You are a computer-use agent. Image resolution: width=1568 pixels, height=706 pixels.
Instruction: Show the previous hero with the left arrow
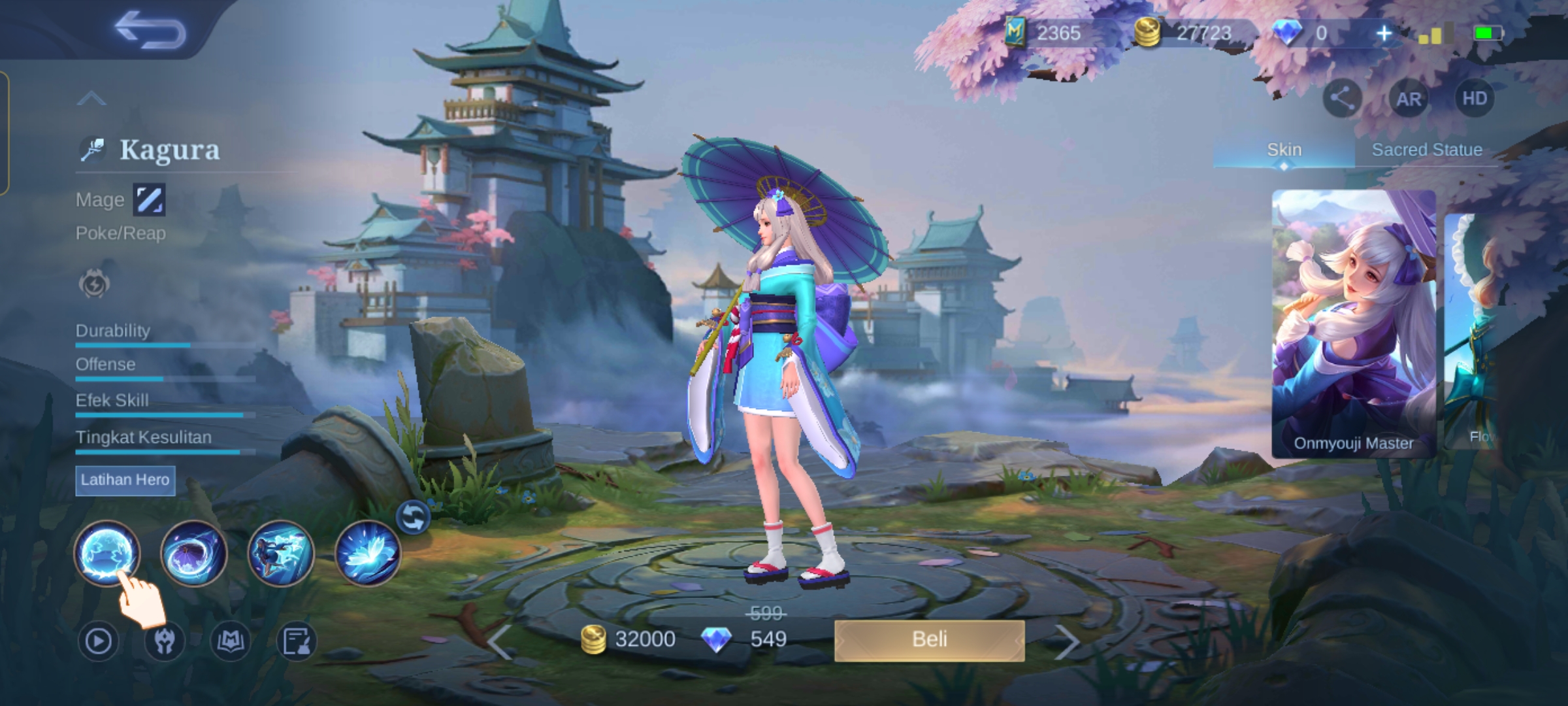coord(500,642)
